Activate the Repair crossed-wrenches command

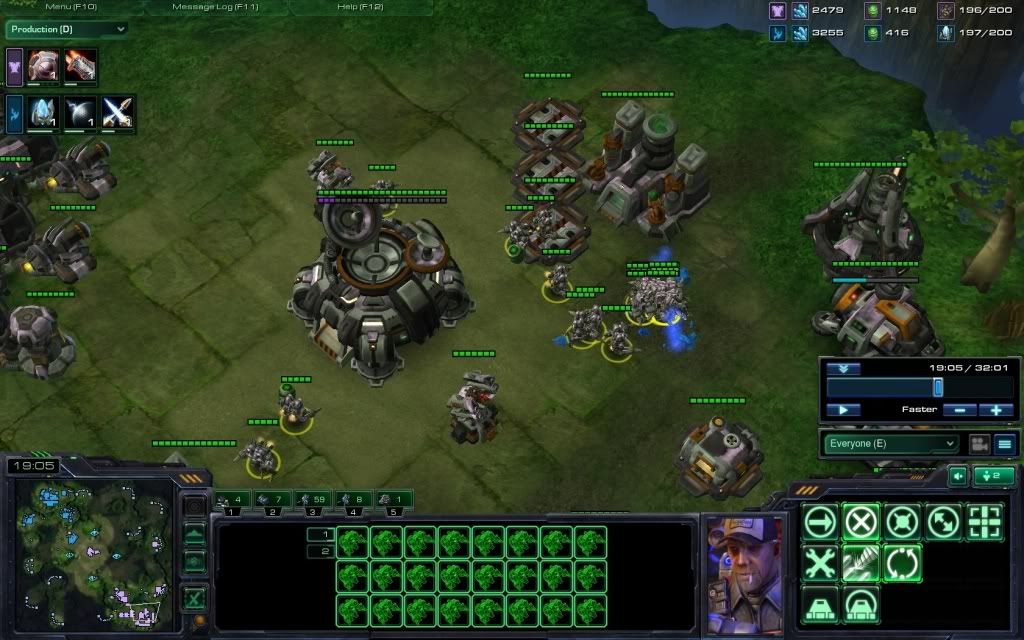820,563
